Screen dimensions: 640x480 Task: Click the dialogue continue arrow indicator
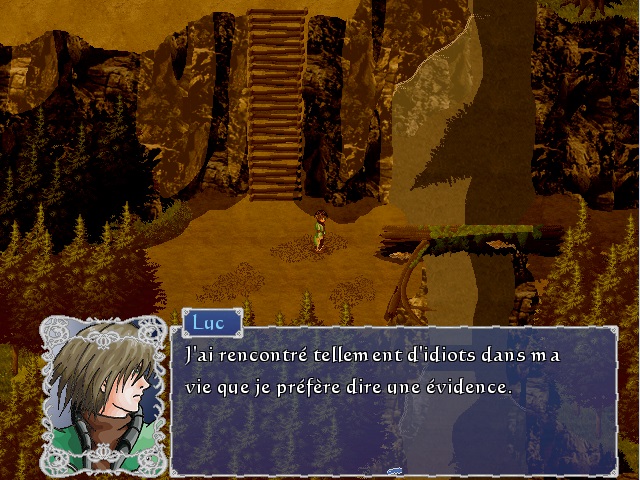(394, 468)
